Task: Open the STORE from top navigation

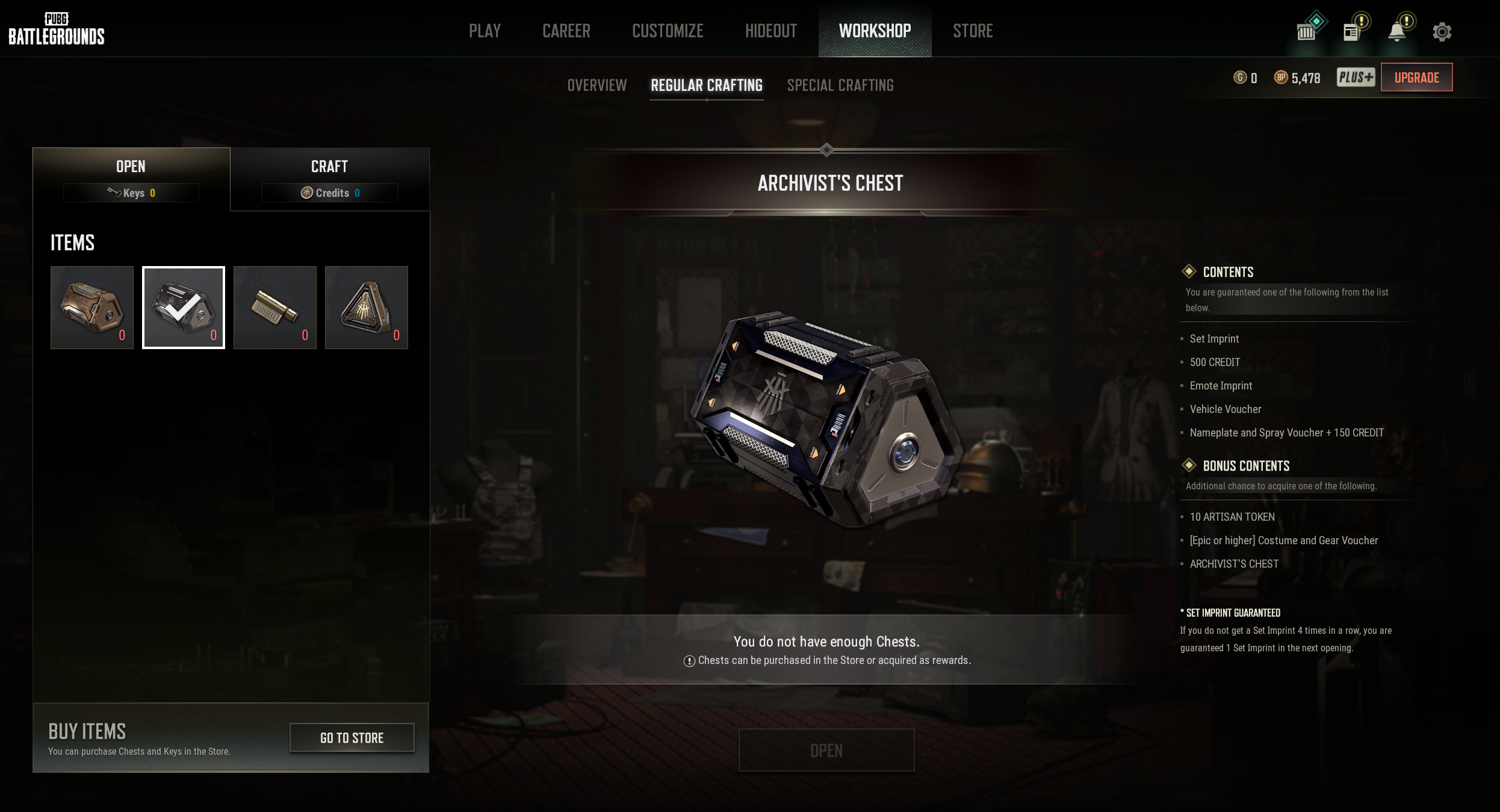Action: pyautogui.click(x=973, y=31)
